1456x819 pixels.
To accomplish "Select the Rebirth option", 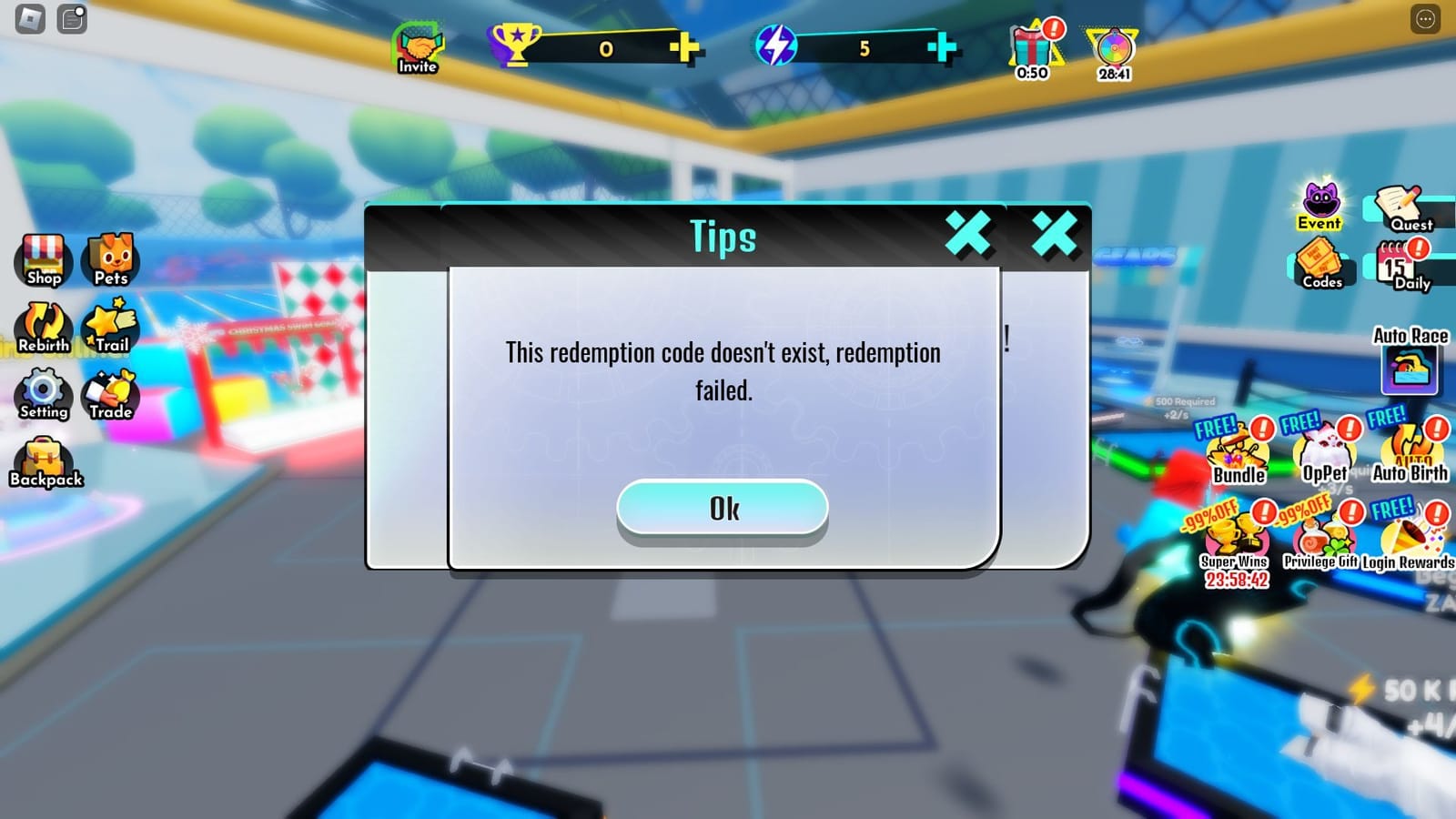I will (44, 328).
